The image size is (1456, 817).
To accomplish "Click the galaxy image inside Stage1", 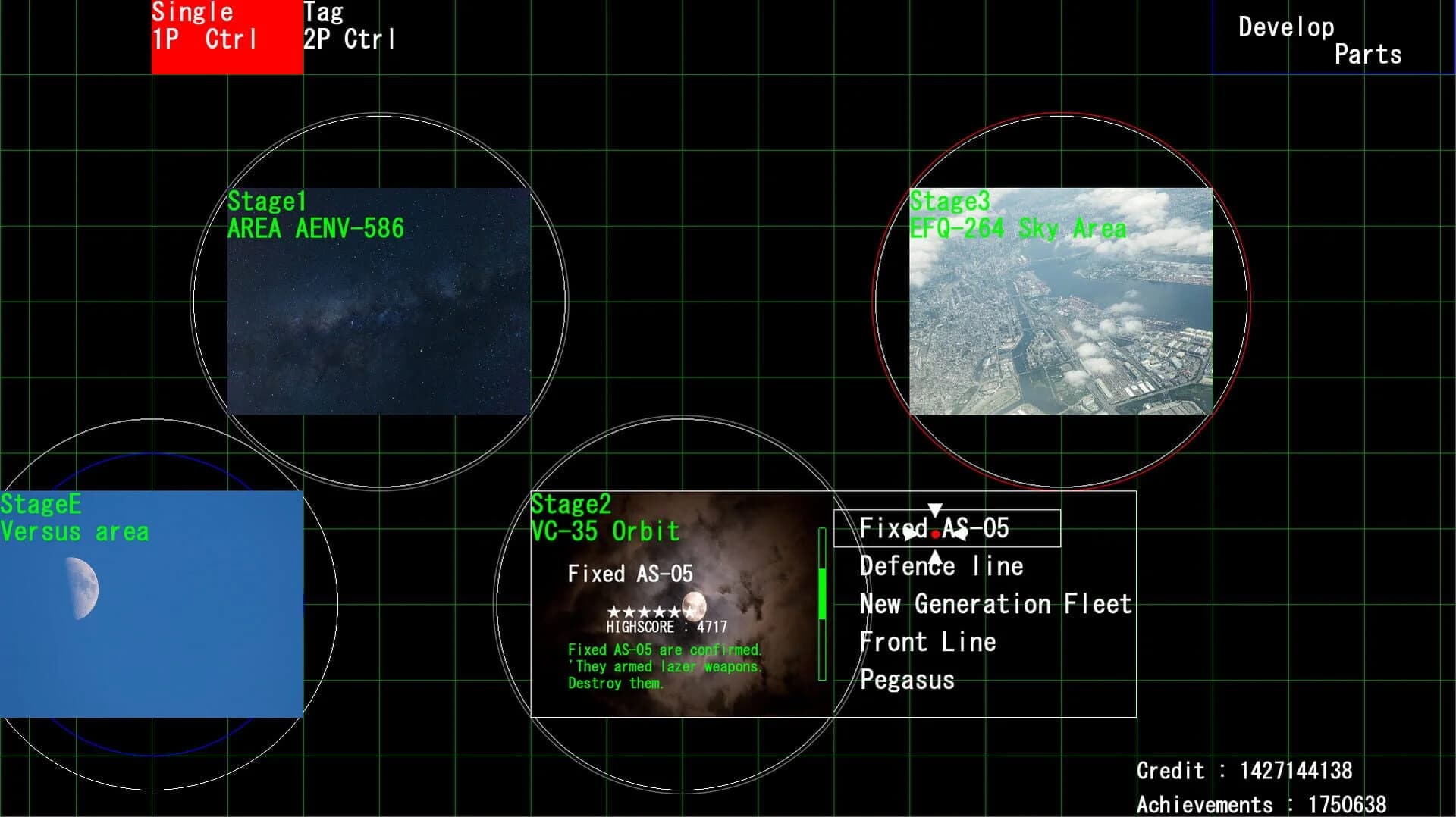I will point(379,303).
